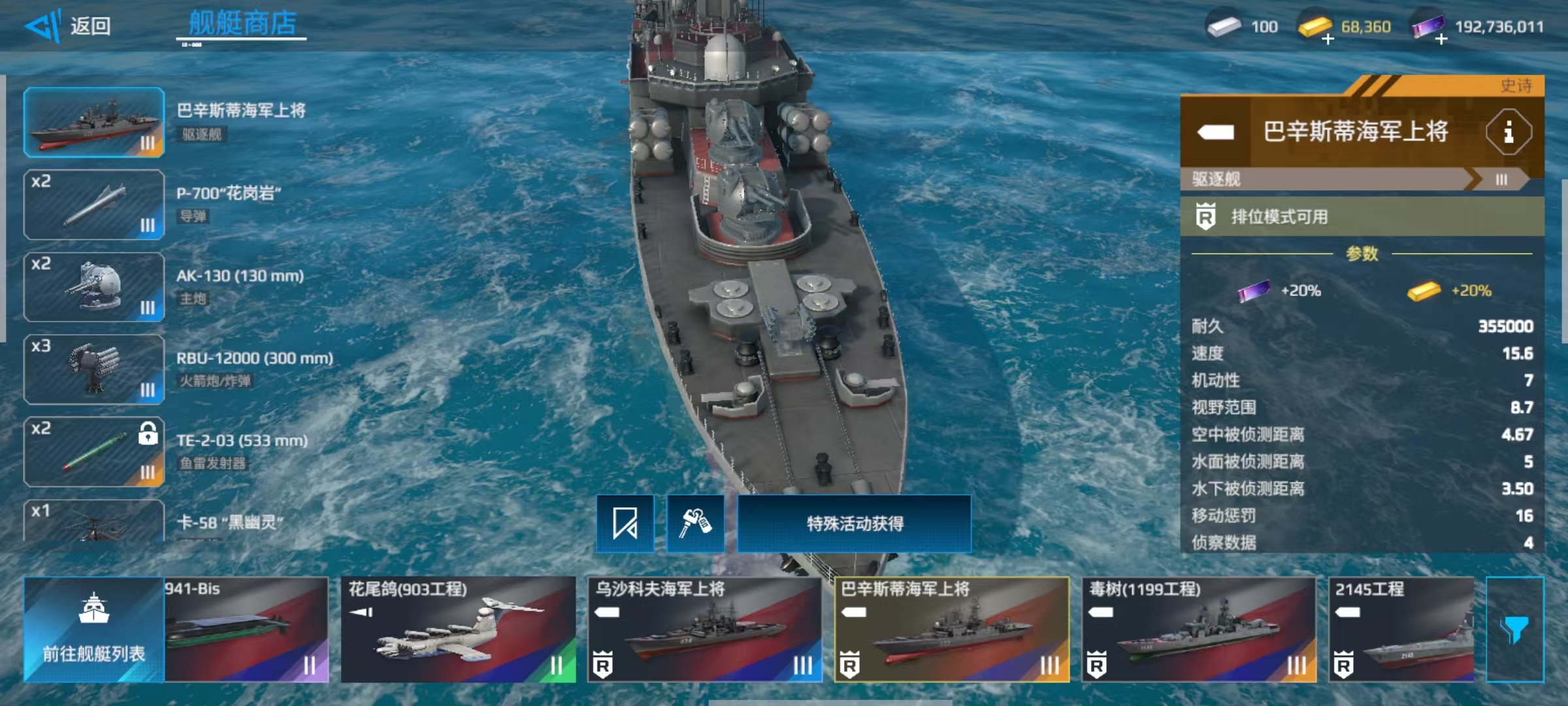This screenshot has width=1568, height=706.
Task: Select the 2145工程 ship card
Action: point(1401,629)
